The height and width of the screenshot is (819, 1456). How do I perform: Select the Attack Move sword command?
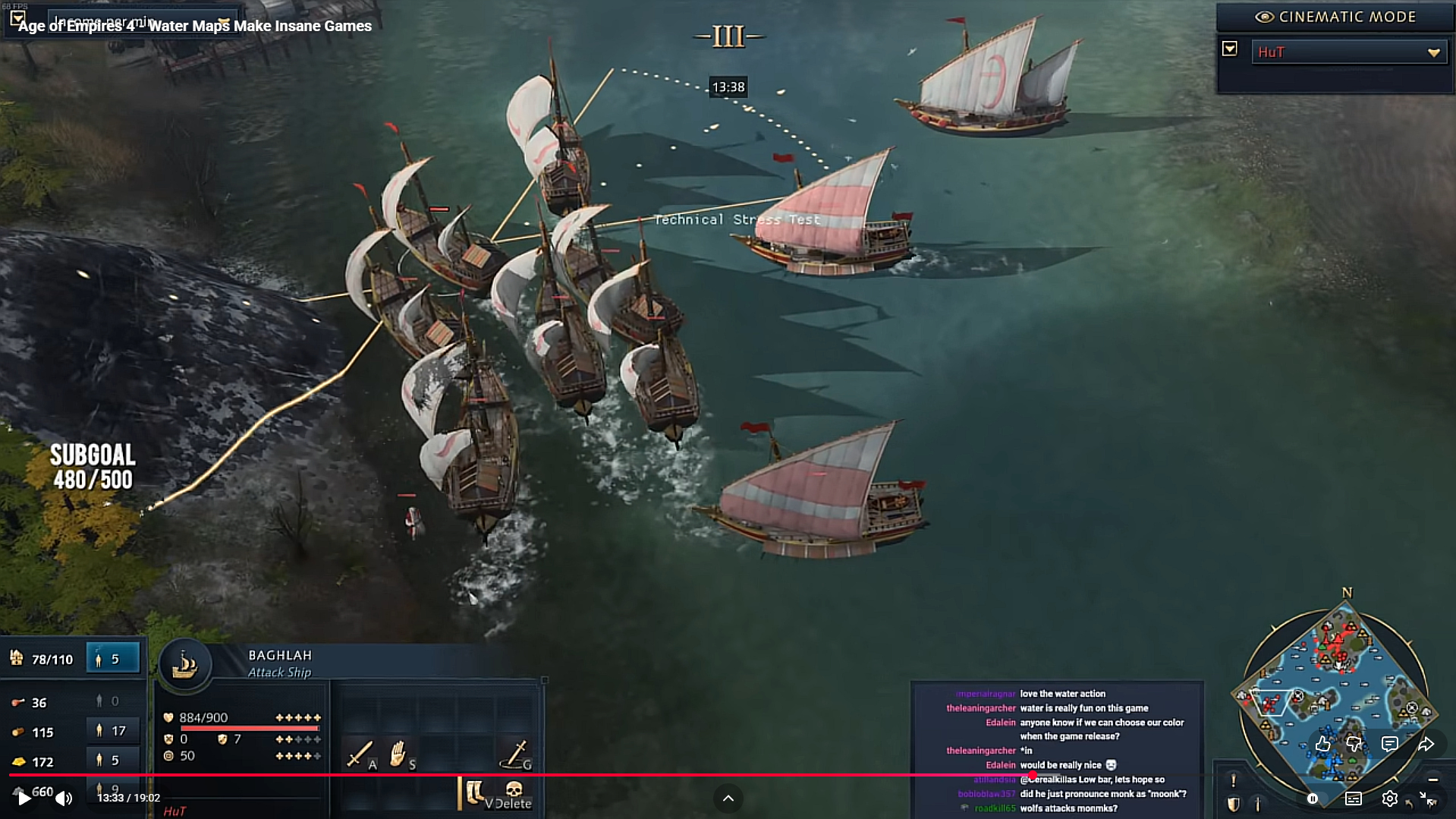[359, 754]
